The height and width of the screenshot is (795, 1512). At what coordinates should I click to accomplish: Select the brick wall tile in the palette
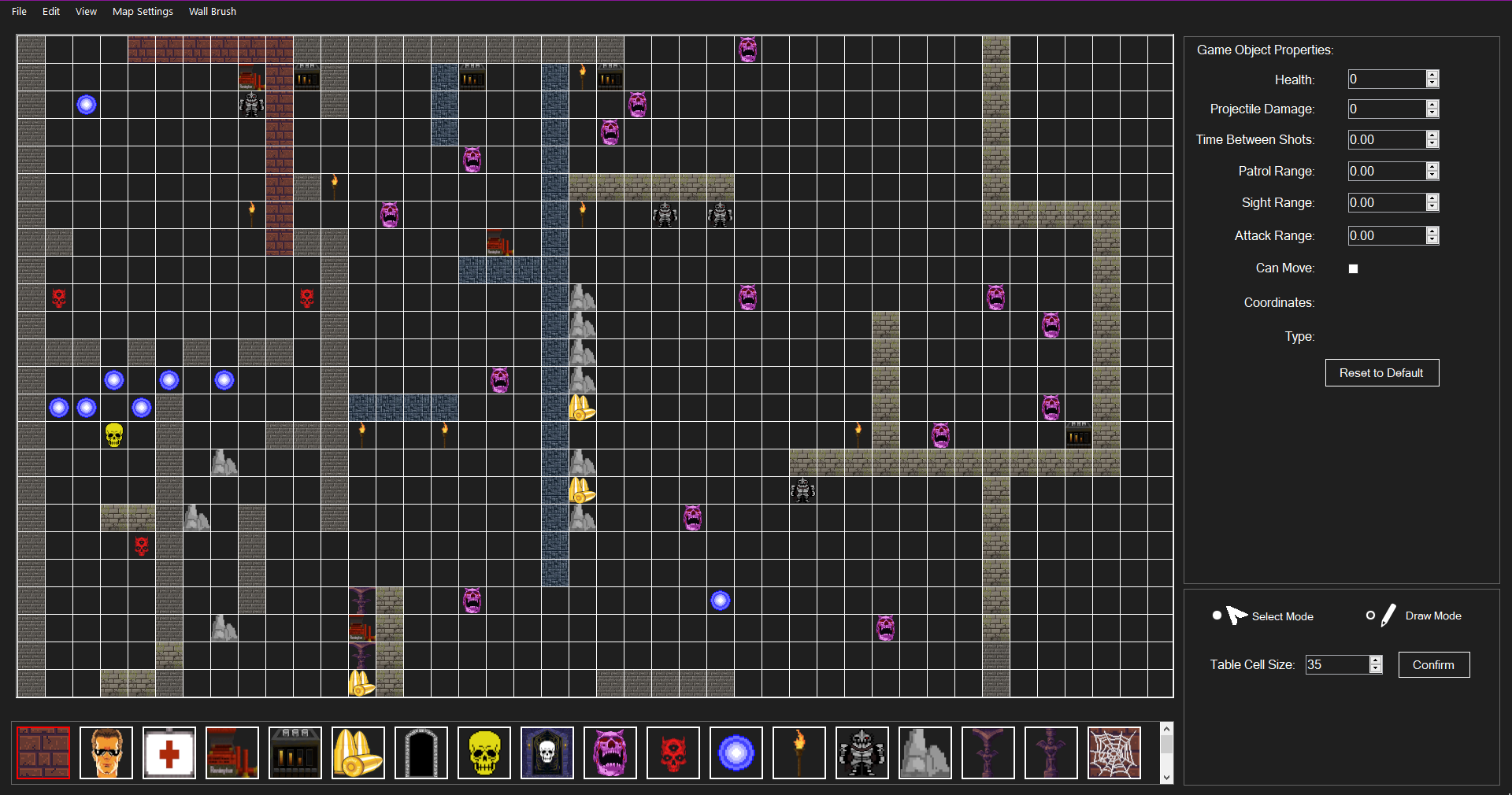point(43,752)
